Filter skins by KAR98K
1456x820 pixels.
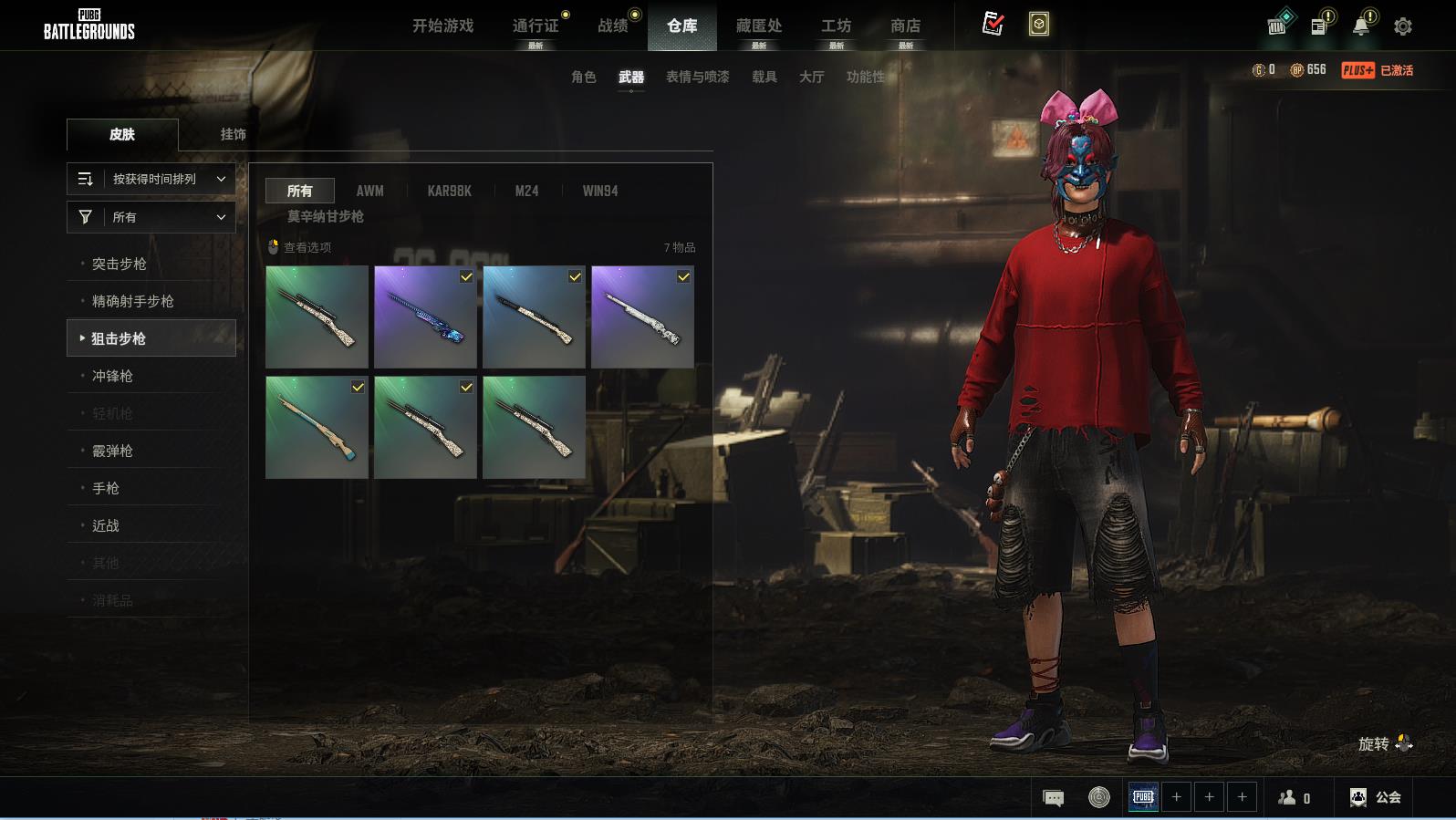tap(449, 191)
